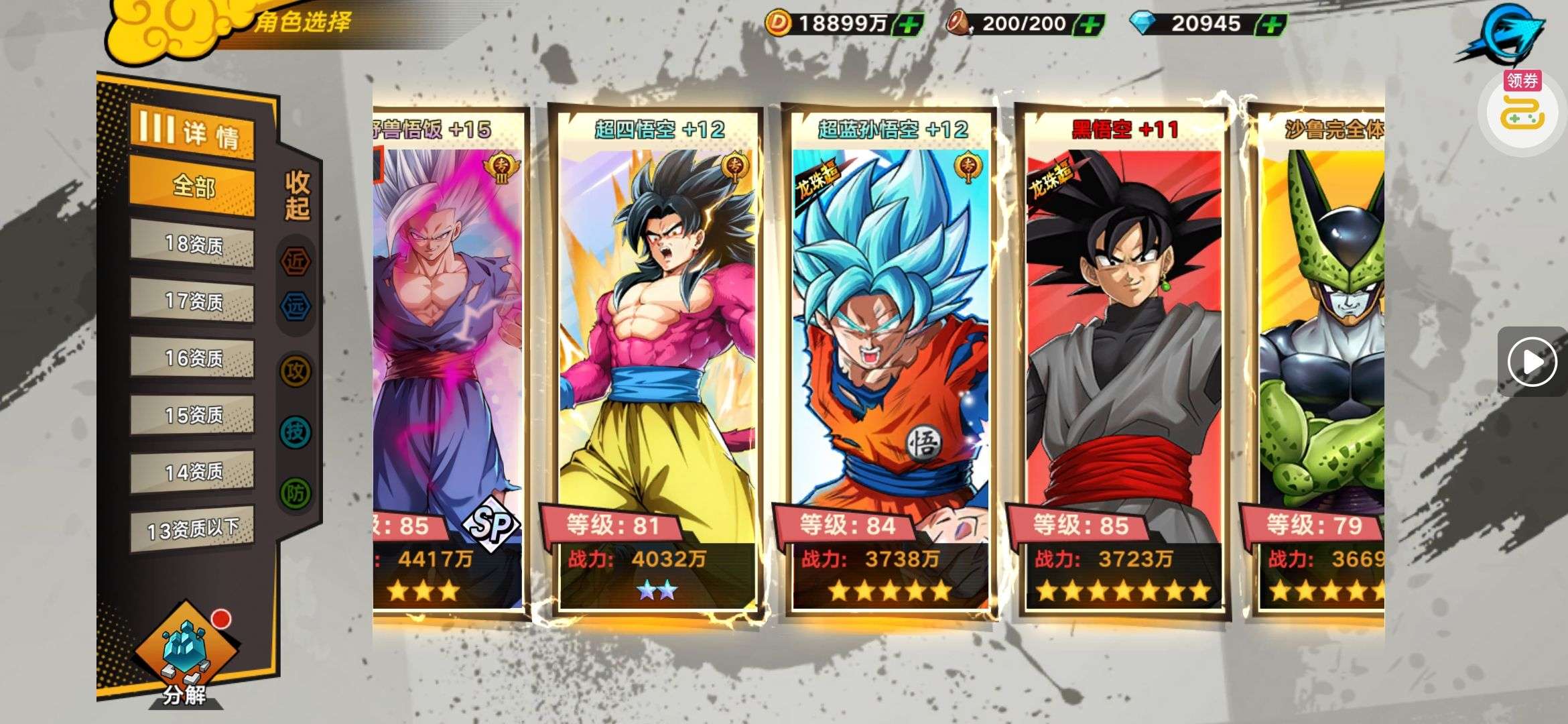Show only 16资质 characters
Image resolution: width=1568 pixels, height=724 pixels.
192,359
